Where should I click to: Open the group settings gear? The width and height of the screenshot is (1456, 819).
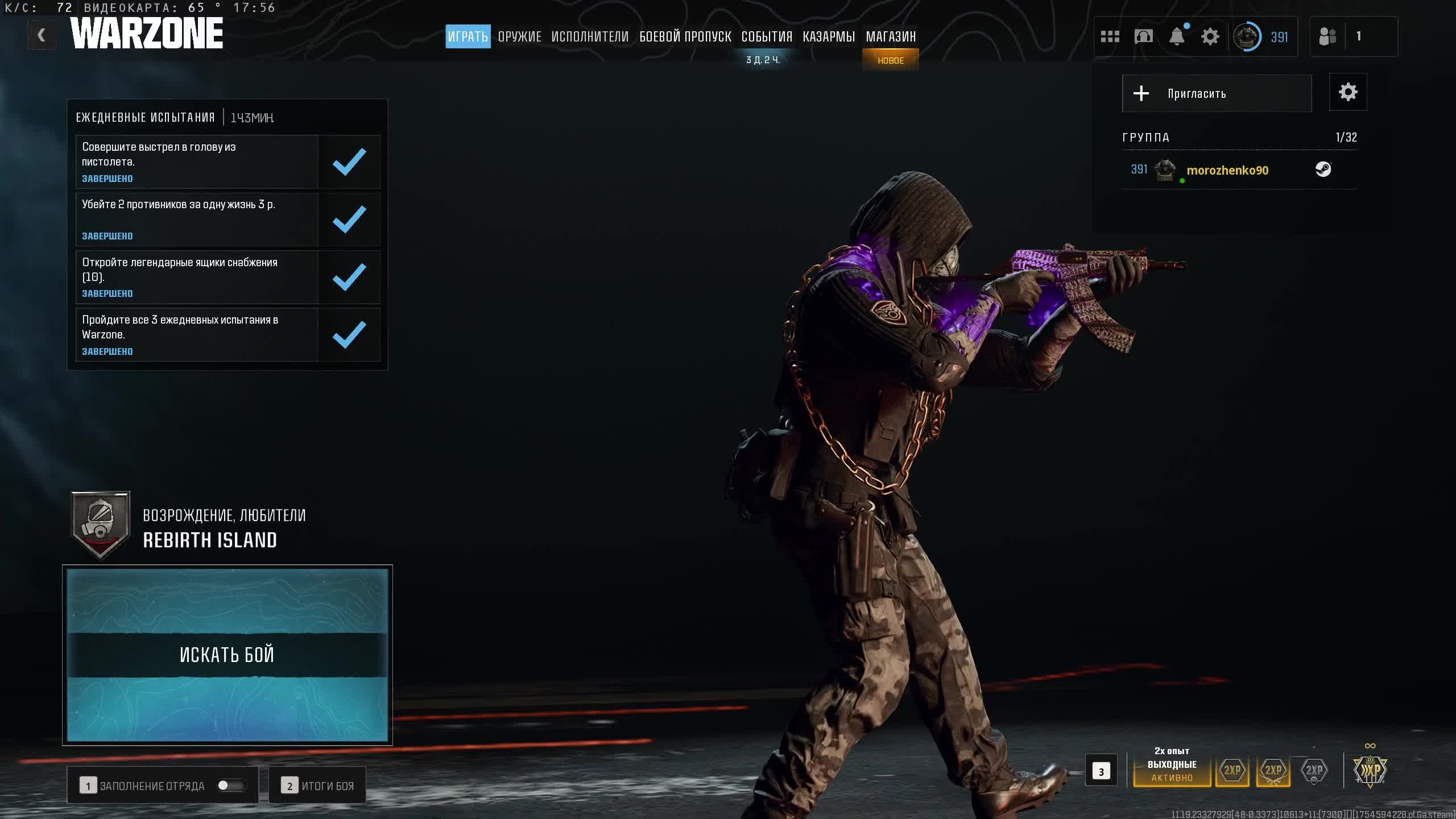pyautogui.click(x=1347, y=92)
